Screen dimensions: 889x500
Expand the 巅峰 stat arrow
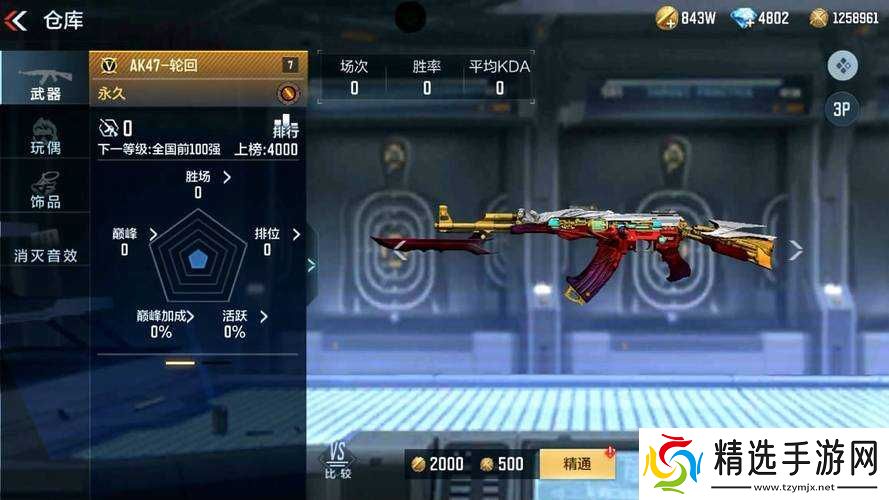[153, 234]
